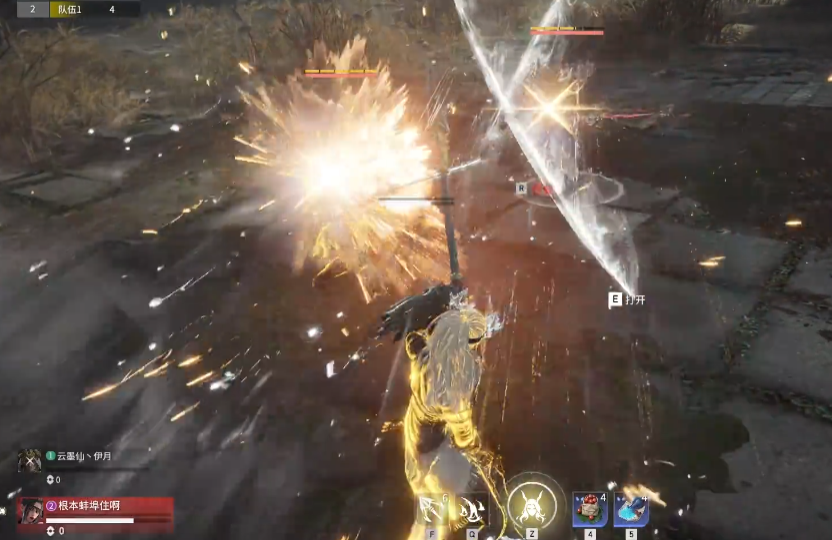Viewport: 832px width, 540px height.
Task: Use the red berry basket item
Action: 590,509
